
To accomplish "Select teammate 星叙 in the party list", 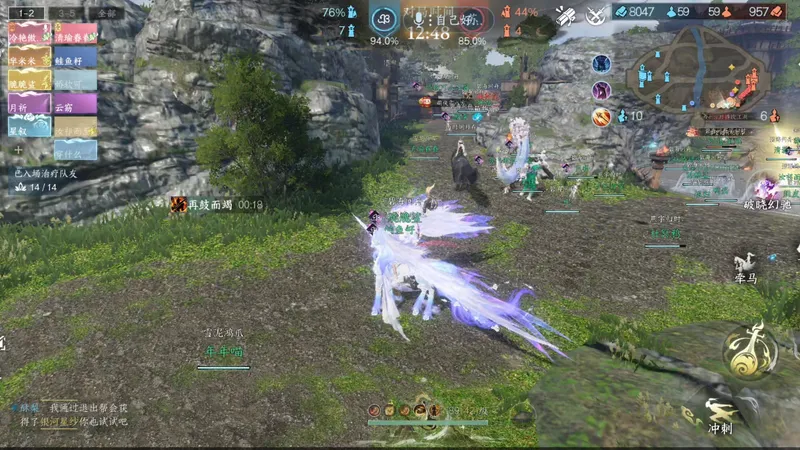I will pos(29,127).
